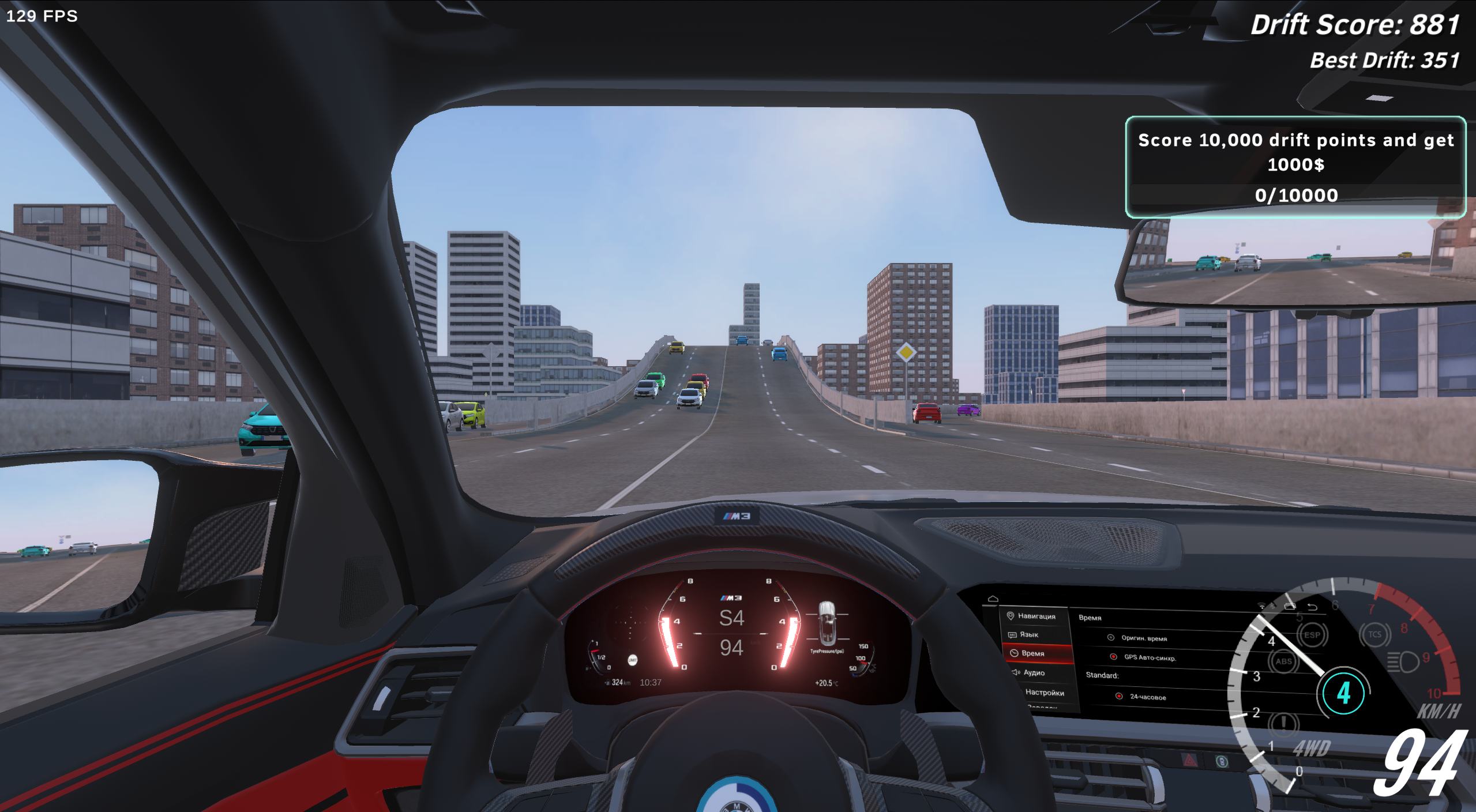The width and height of the screenshot is (1476, 812).
Task: Click the Bluetooth icon on the infotainment status bar
Action: pos(1272,606)
